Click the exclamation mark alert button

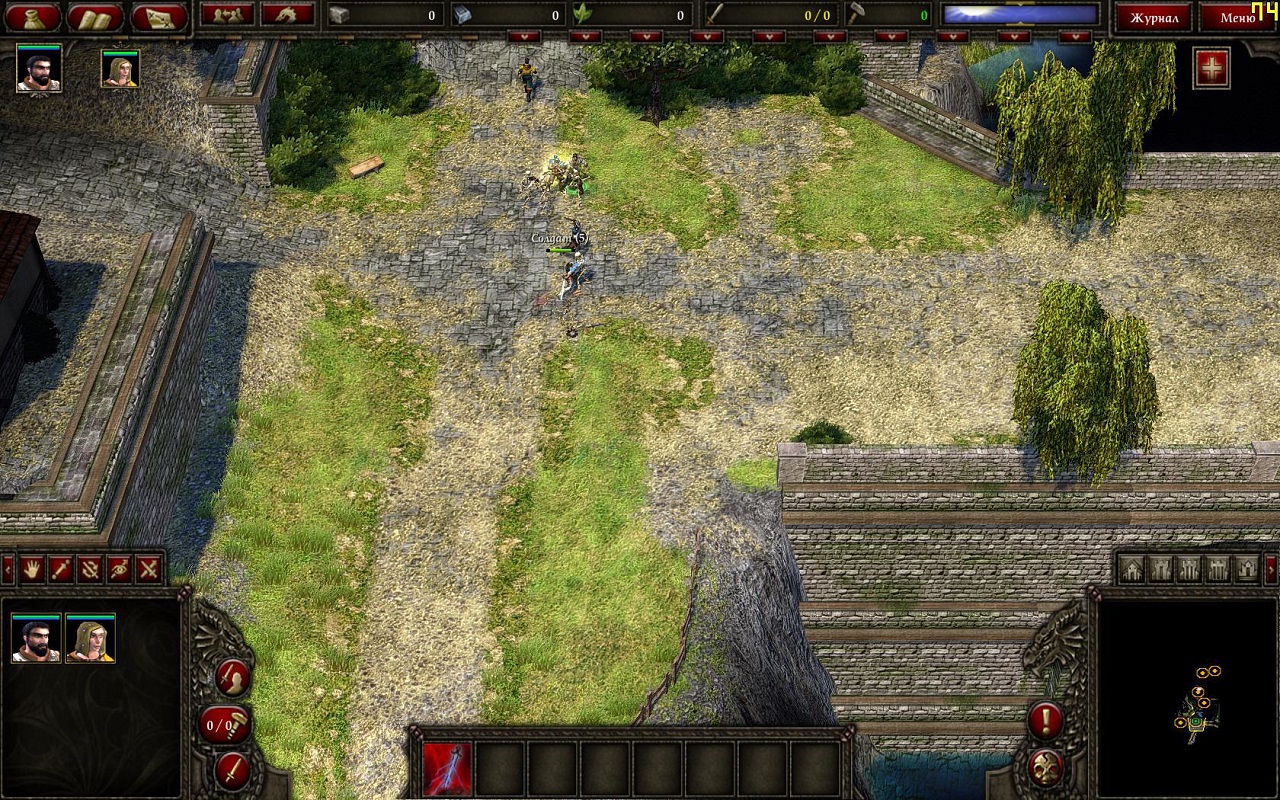point(1045,719)
